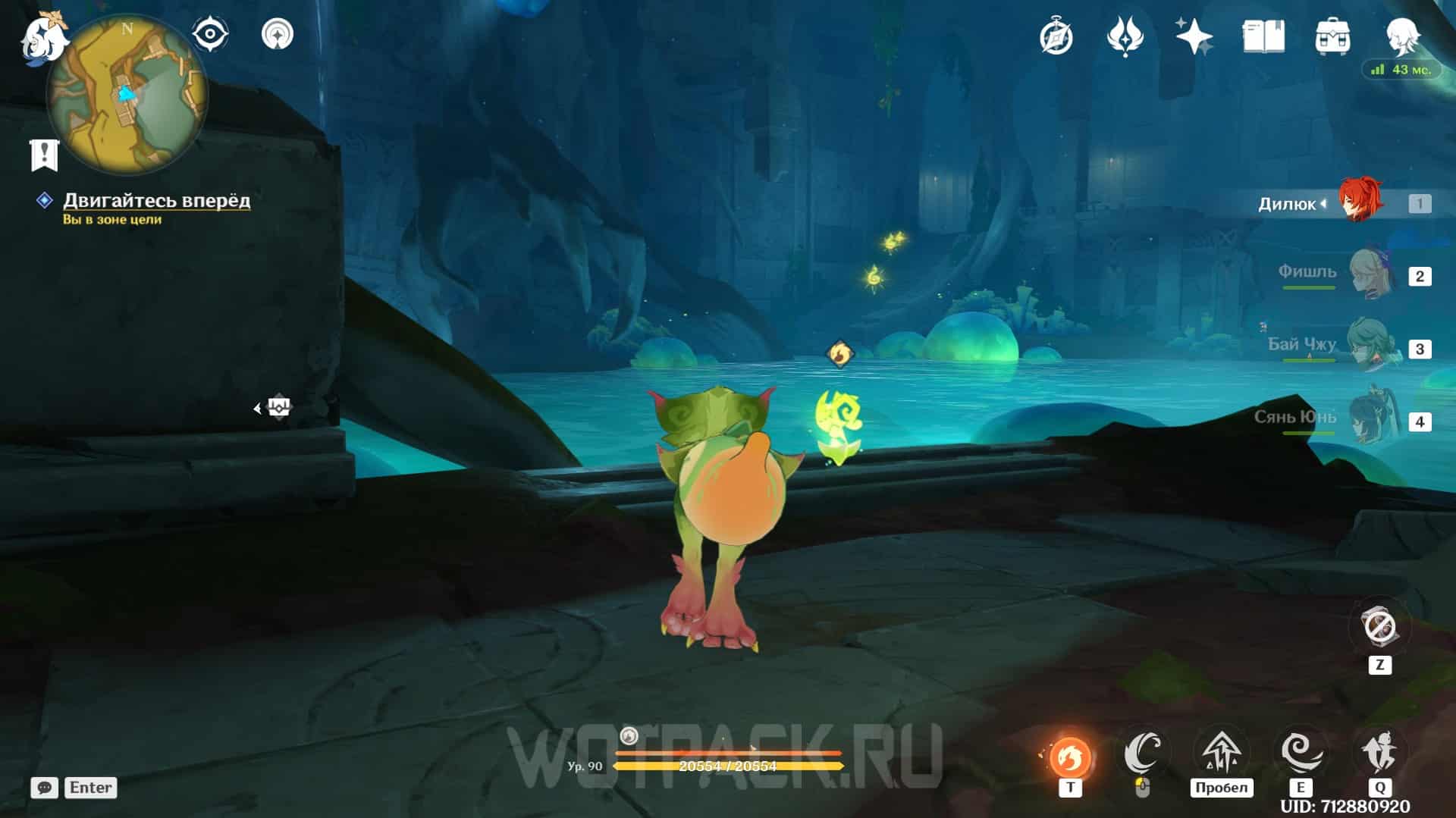
Task: Use the crescent swirl attack icon
Action: [x=1143, y=753]
